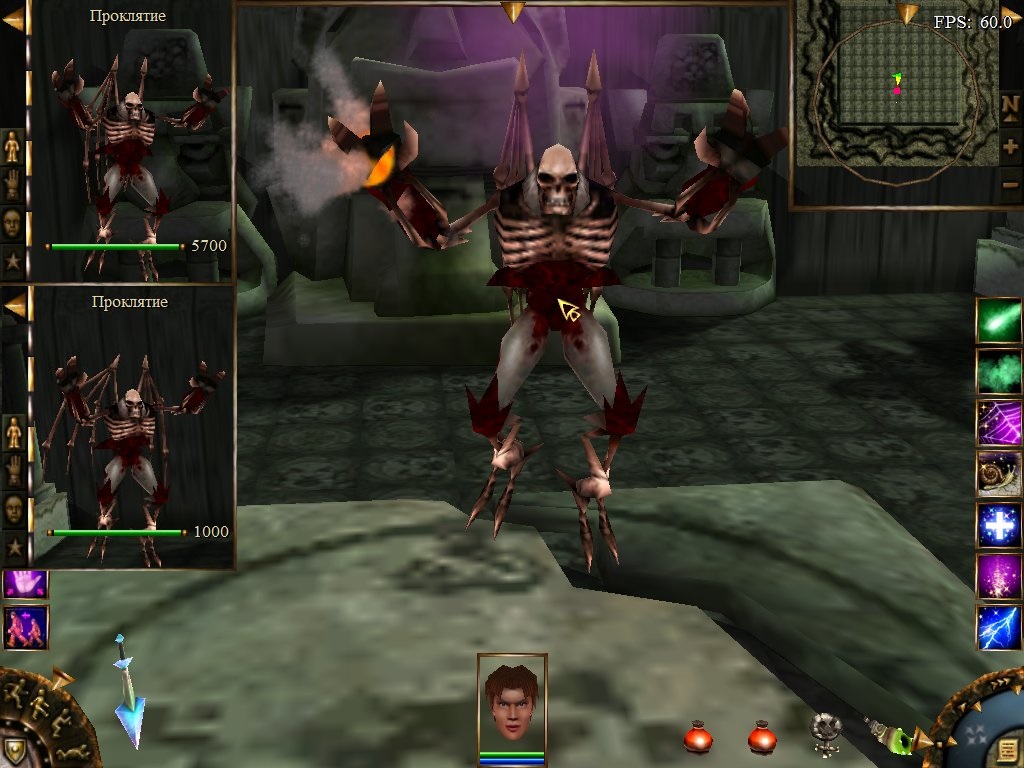
Task: Cast the blue cross healing spell
Action: pos(999,525)
